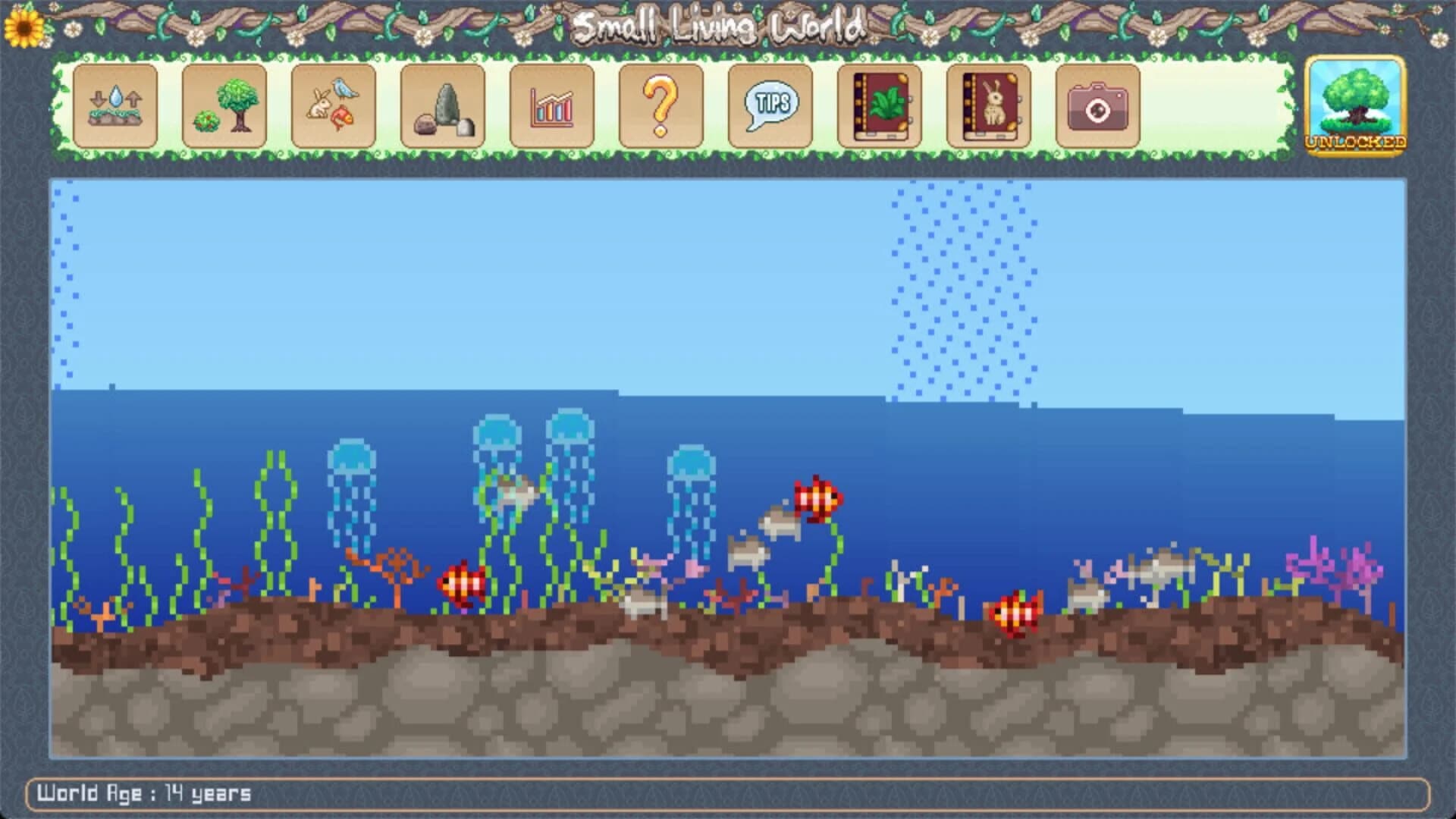This screenshot has width=1456, height=819.
Task: Open the help question mark panel
Action: tap(663, 106)
